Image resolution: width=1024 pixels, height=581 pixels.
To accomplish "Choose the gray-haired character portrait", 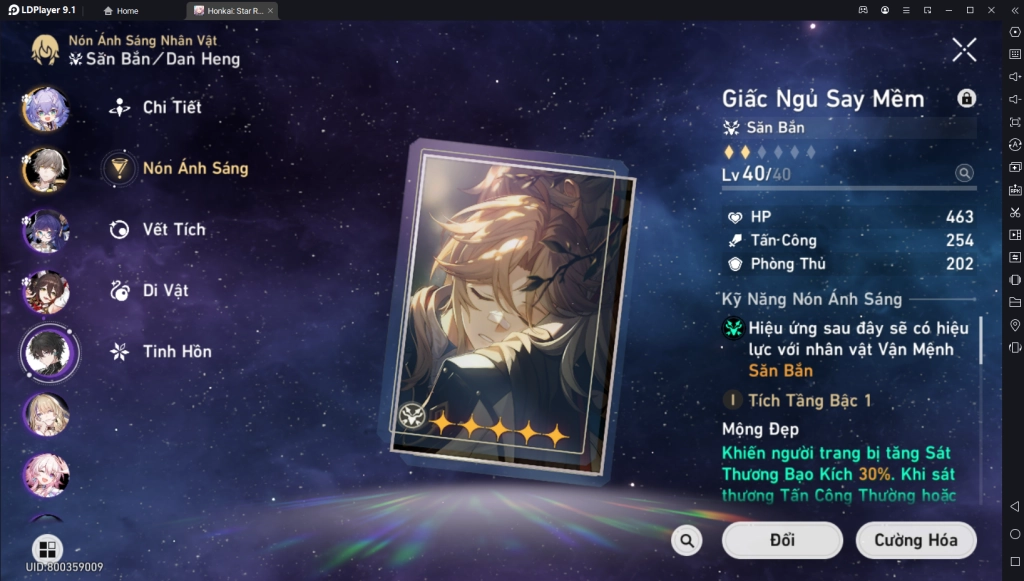I will tap(46, 169).
